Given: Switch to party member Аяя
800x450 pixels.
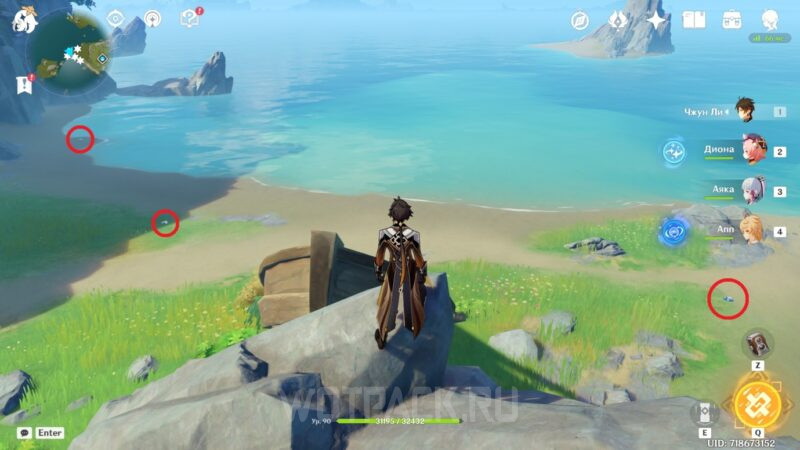Looking at the screenshot, I should 752,229.
